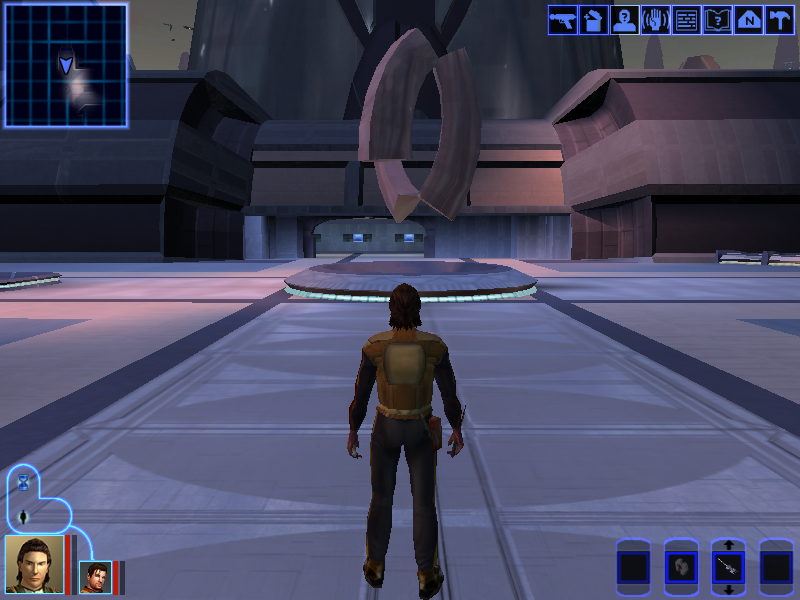Show the Messages log icon
This screenshot has height=600, width=800.
[686, 20]
